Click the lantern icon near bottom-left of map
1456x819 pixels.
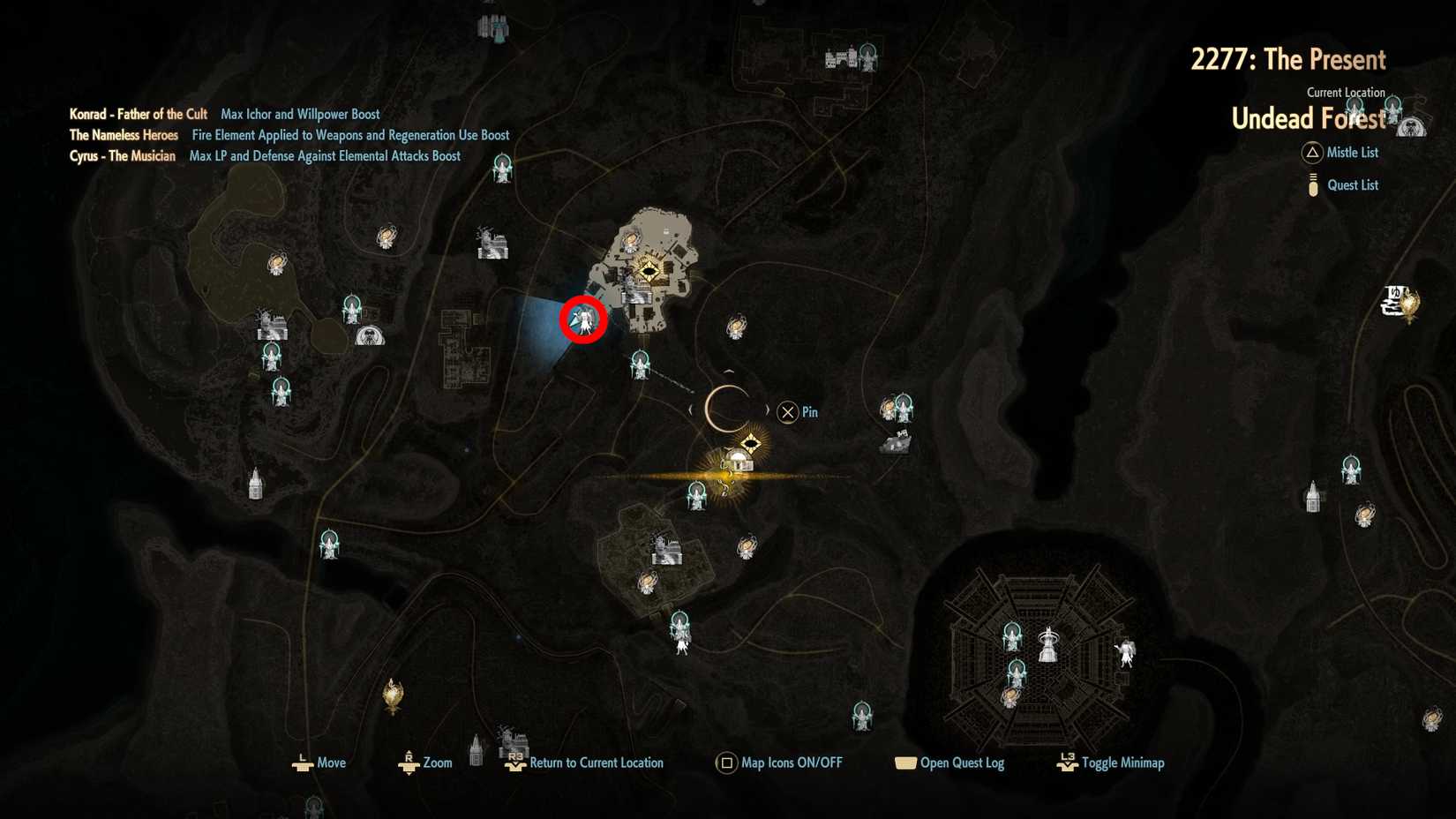click(x=392, y=697)
